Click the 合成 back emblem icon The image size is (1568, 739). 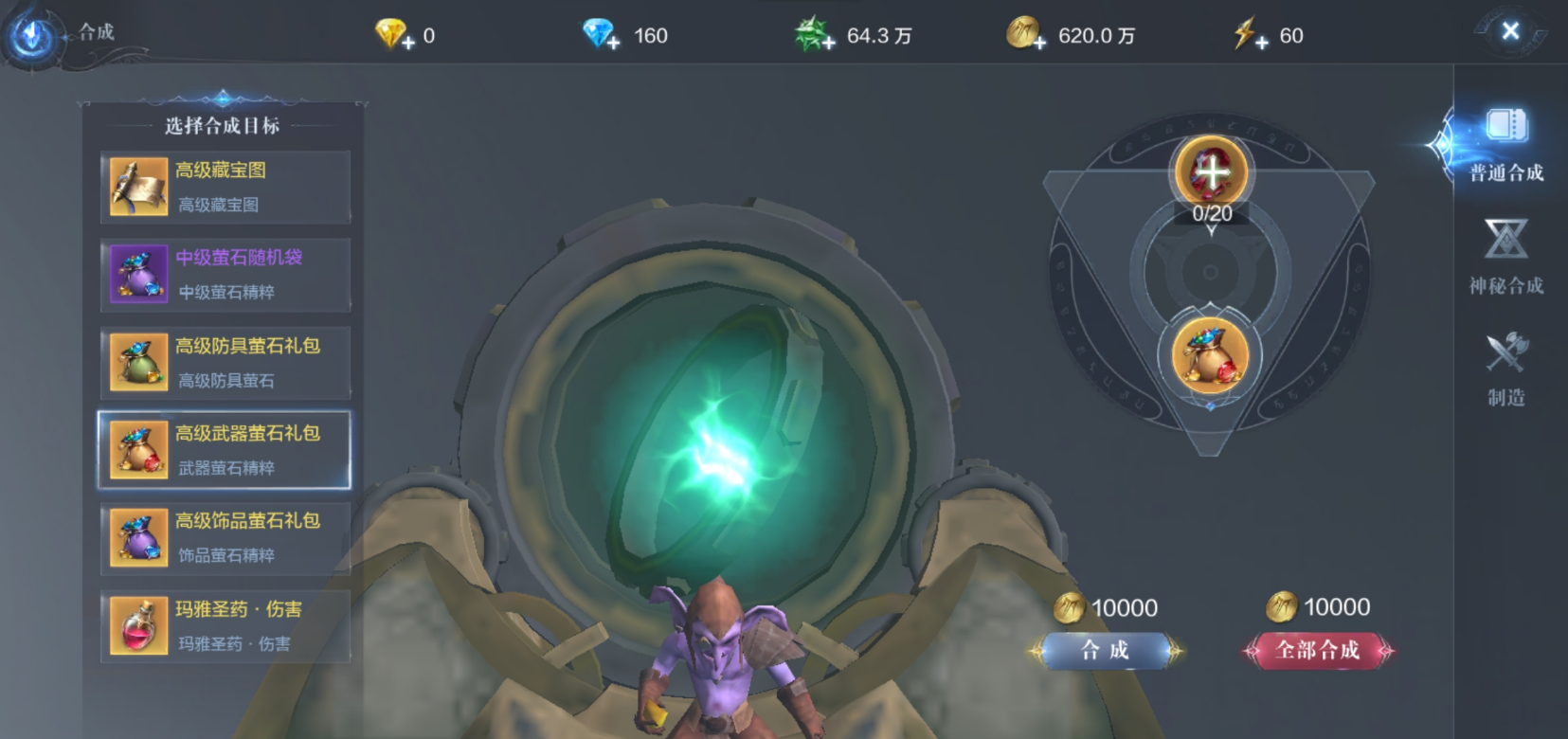[34, 35]
